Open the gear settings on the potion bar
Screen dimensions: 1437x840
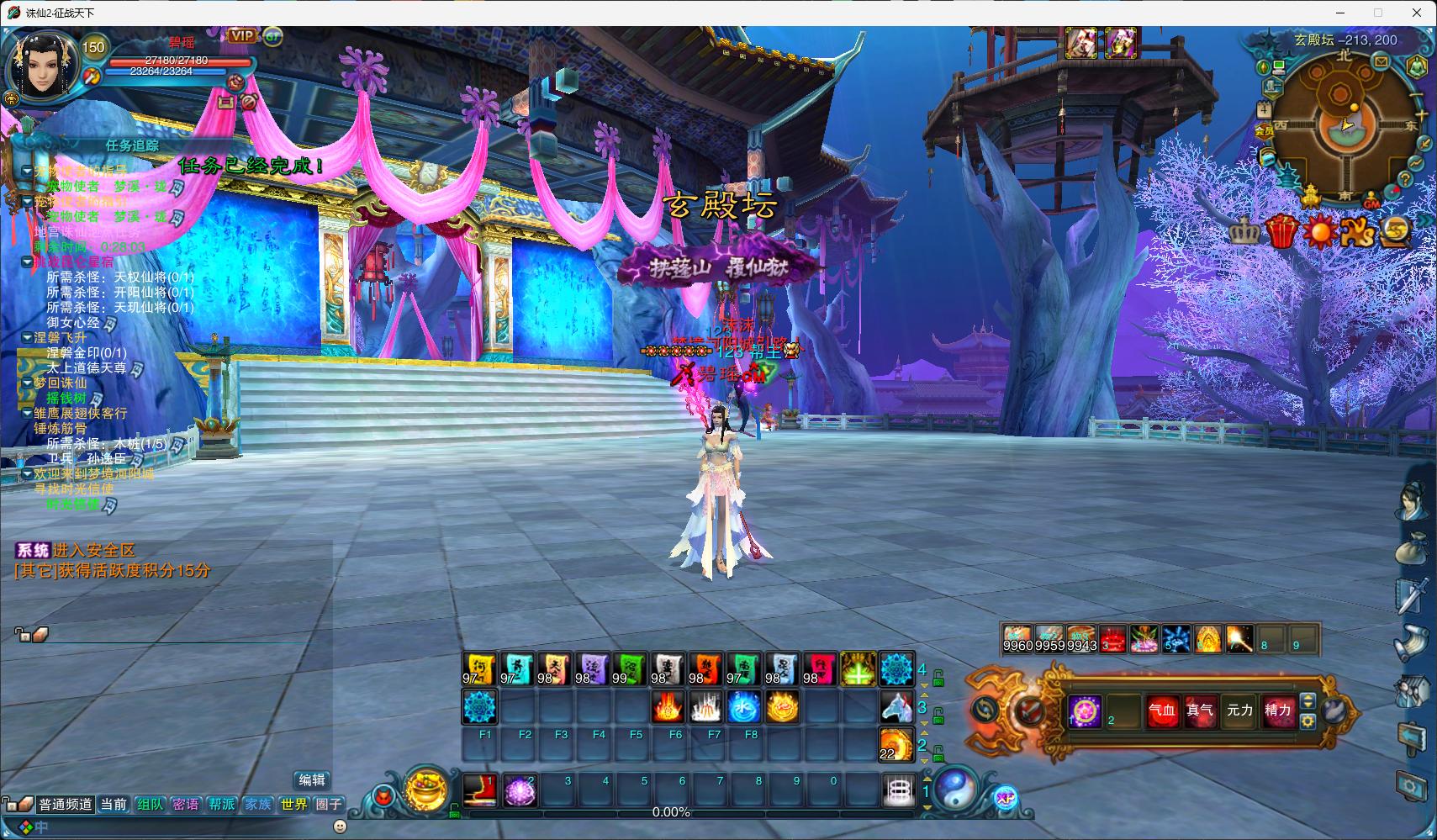pos(1308,721)
